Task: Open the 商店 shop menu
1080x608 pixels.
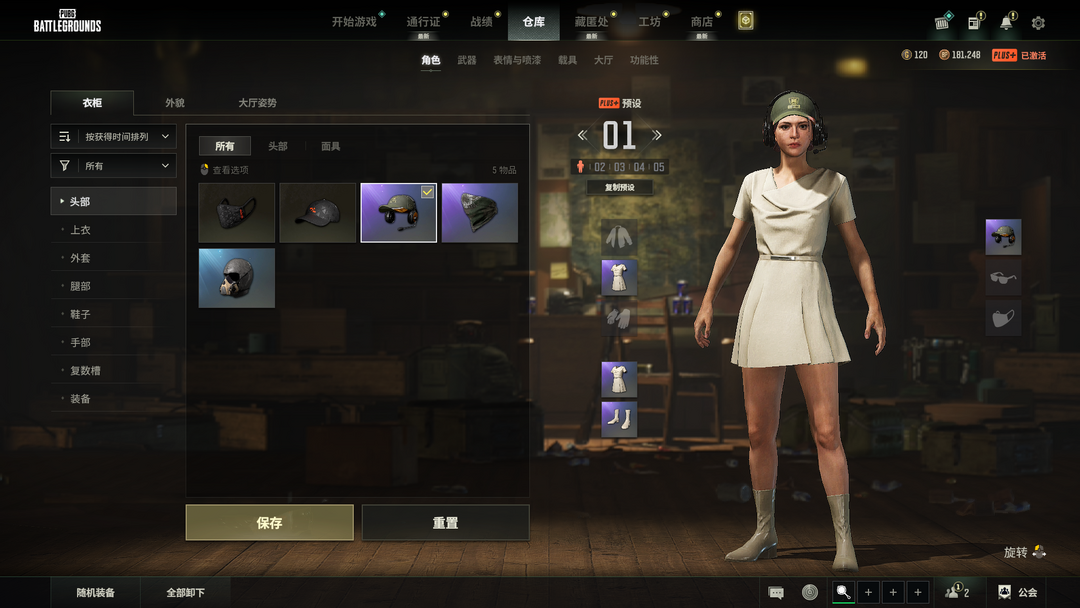Action: [x=702, y=21]
